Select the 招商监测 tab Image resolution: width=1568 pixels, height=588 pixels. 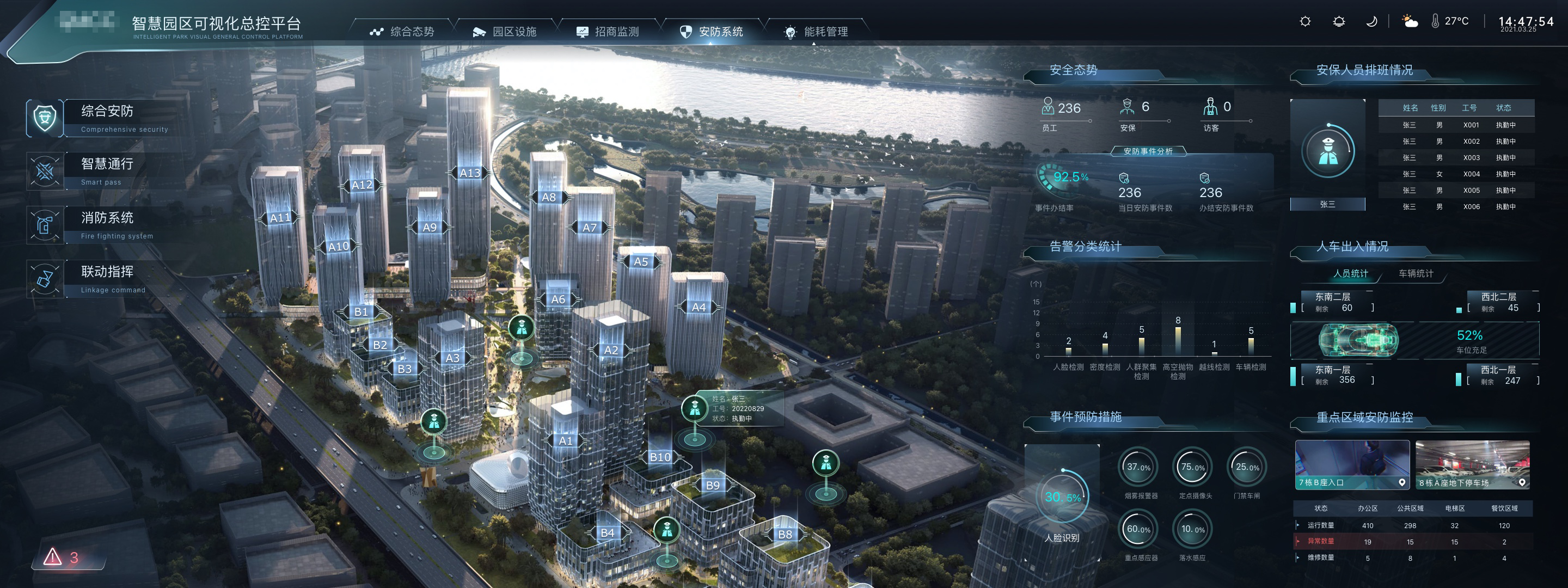coord(608,32)
